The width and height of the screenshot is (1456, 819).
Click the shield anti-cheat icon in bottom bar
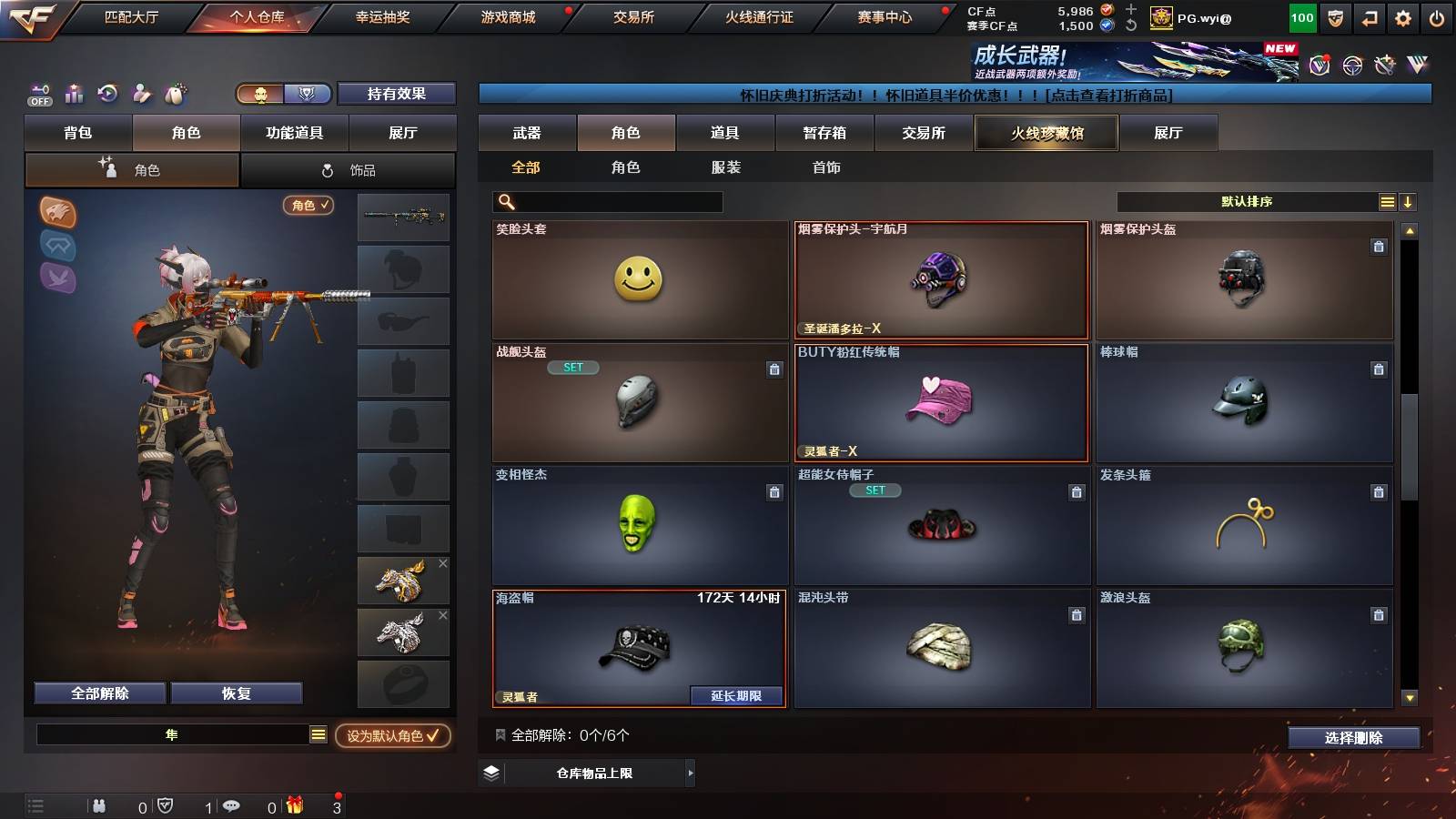pyautogui.click(x=166, y=805)
